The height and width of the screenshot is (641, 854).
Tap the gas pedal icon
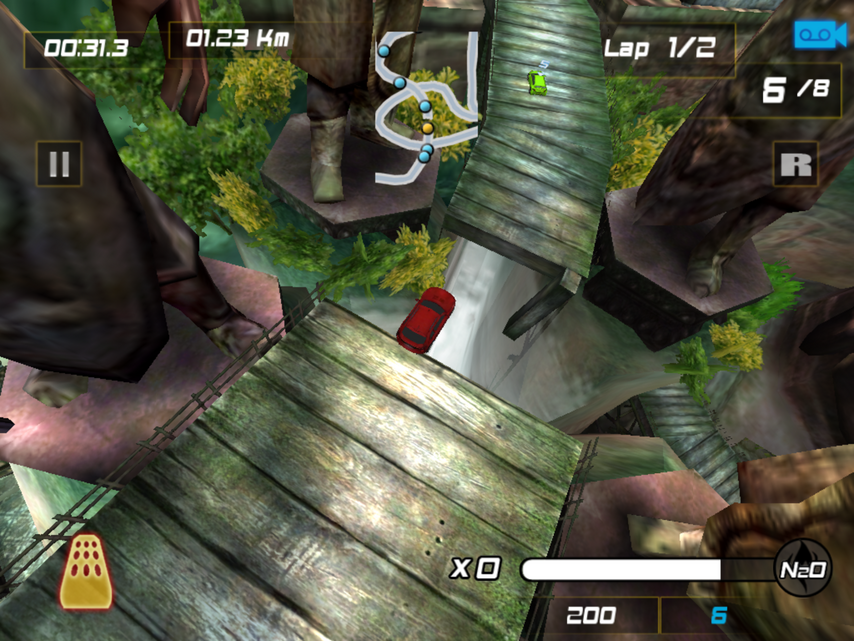[x=85, y=571]
